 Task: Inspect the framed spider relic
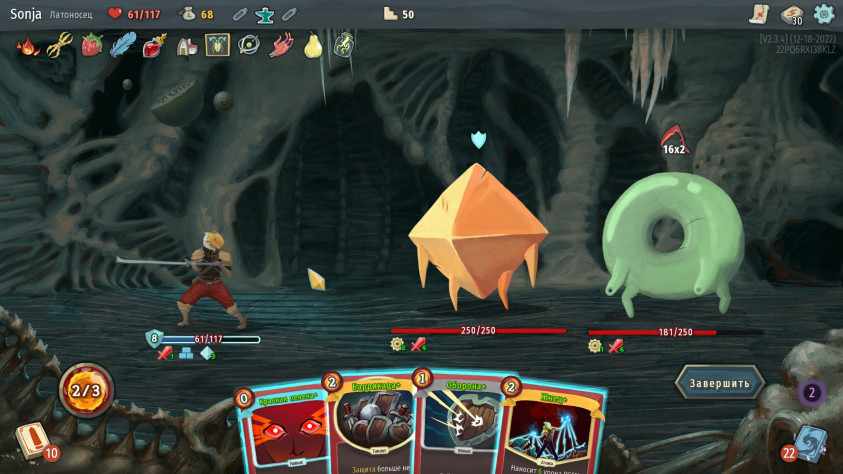coord(217,45)
